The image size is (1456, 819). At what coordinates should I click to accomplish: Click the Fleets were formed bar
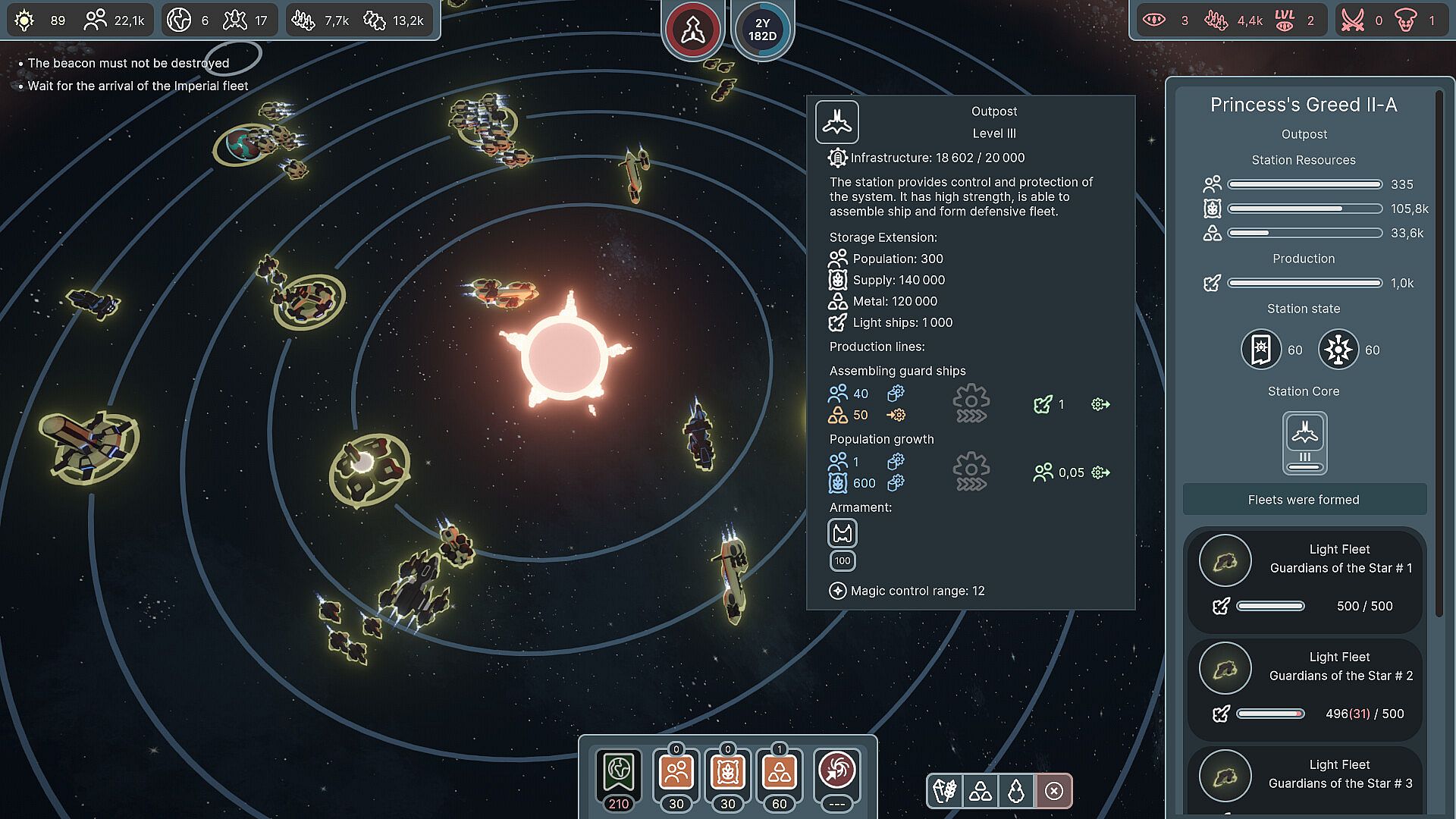(1304, 500)
